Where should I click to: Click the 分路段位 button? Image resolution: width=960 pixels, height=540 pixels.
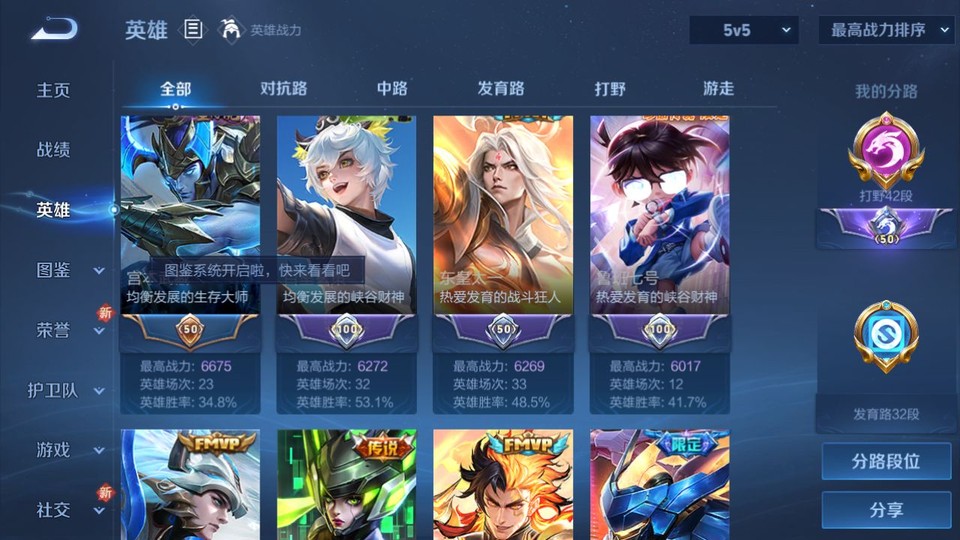[x=886, y=462]
